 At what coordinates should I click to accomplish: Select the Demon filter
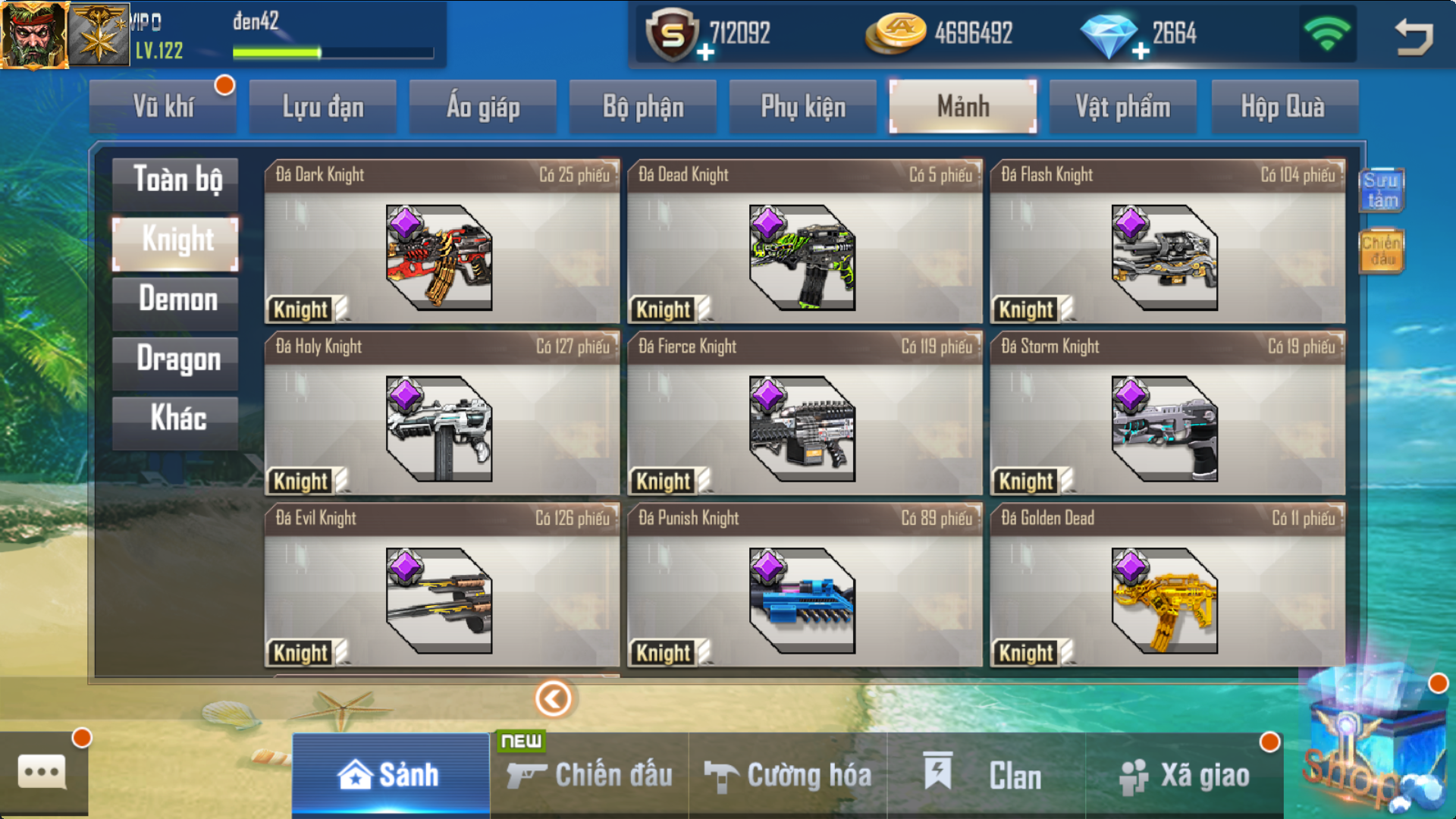pyautogui.click(x=176, y=300)
